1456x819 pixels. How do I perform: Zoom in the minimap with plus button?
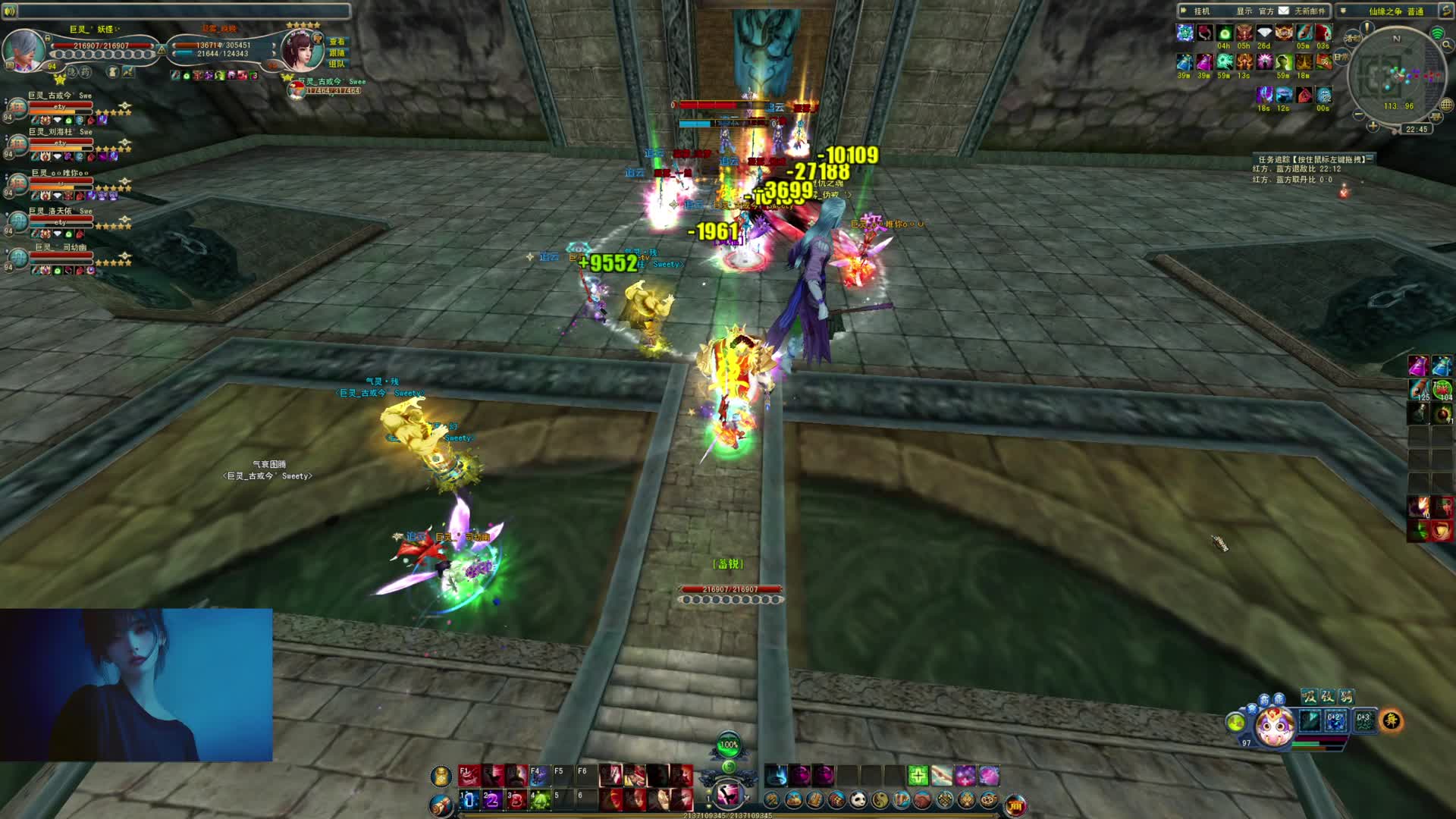[x=1373, y=126]
